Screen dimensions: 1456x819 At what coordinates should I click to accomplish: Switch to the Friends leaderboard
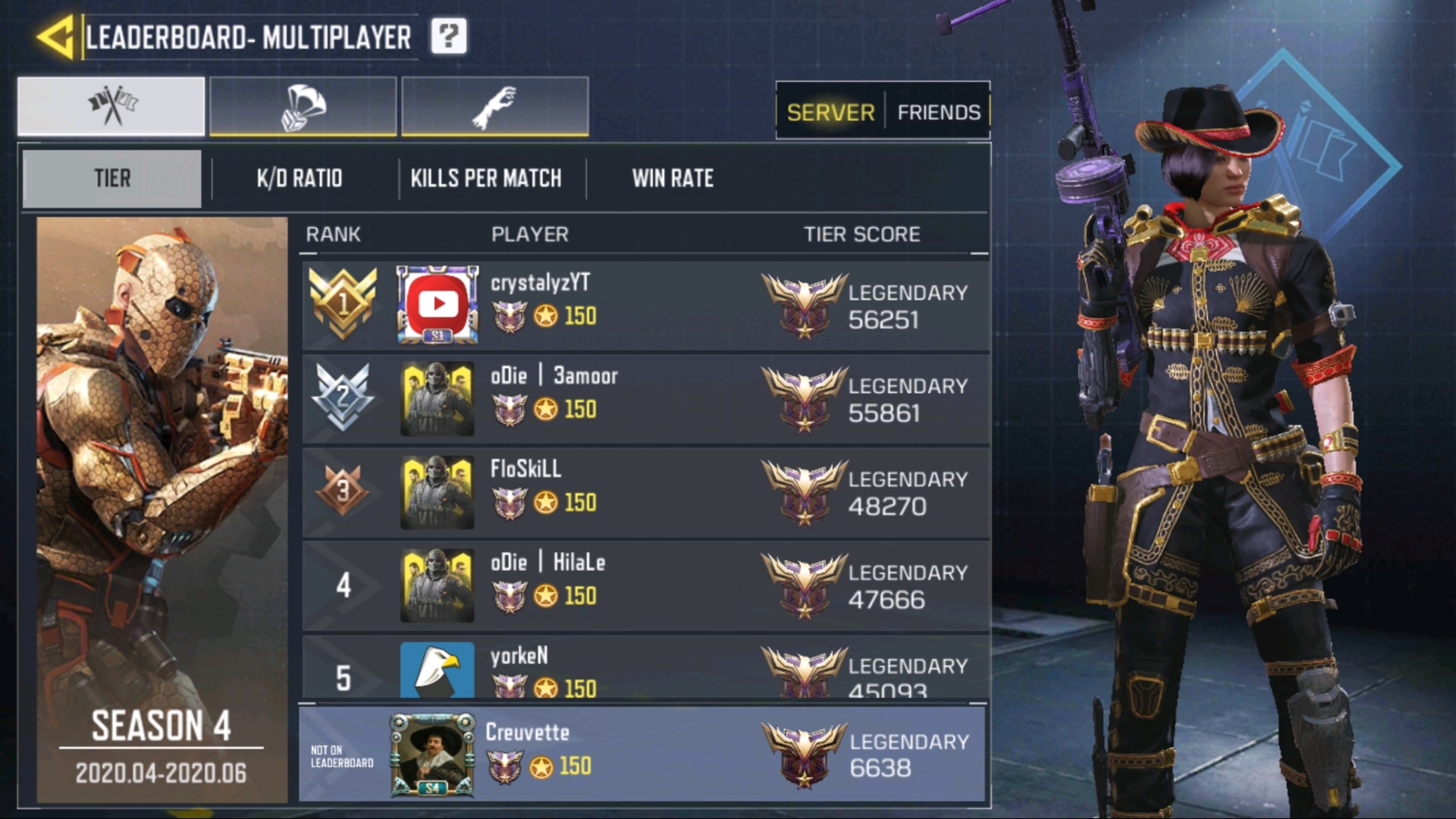[x=939, y=112]
